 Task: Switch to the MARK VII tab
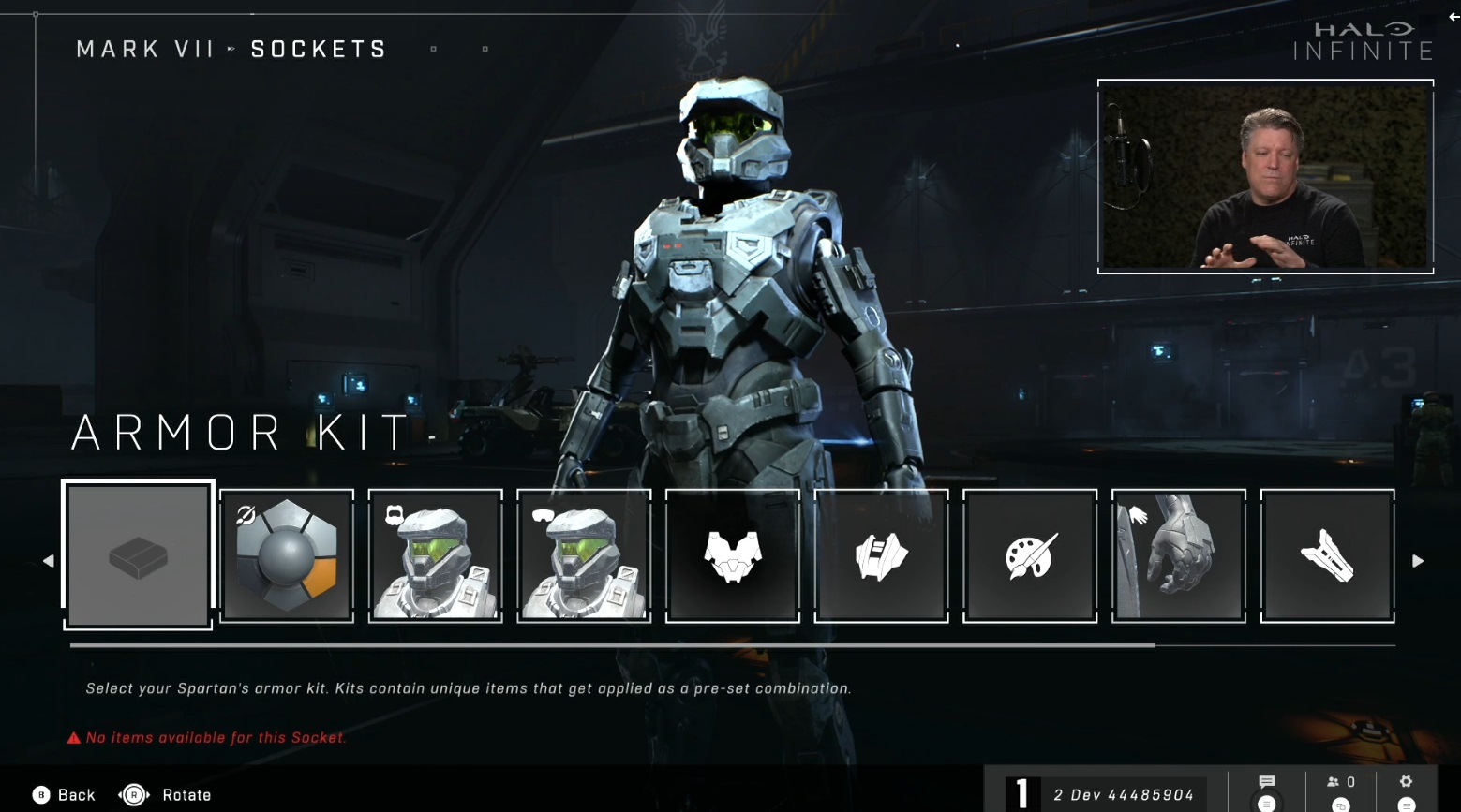[145, 49]
